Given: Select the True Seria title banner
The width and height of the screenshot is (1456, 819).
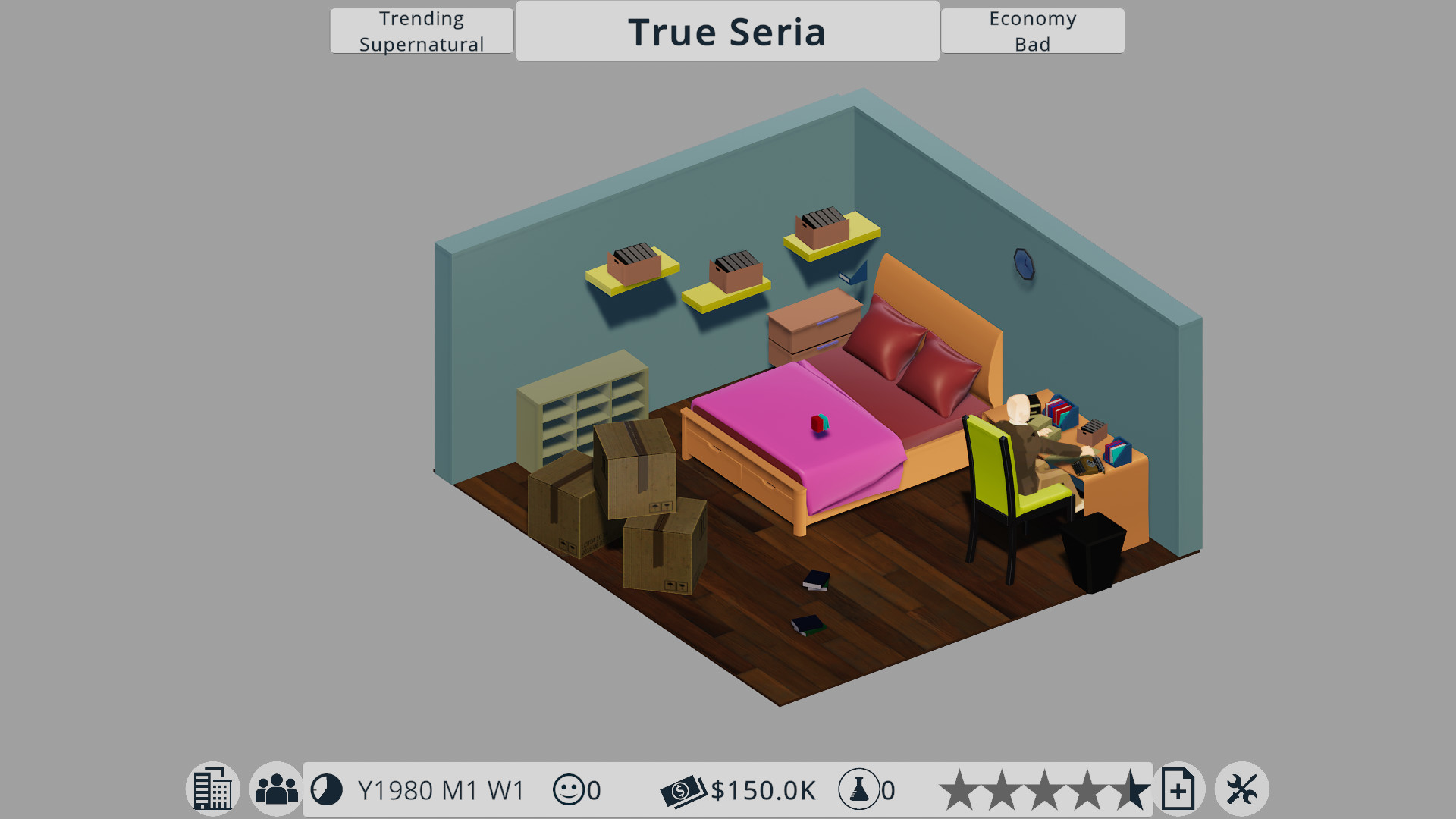Looking at the screenshot, I should click(727, 31).
